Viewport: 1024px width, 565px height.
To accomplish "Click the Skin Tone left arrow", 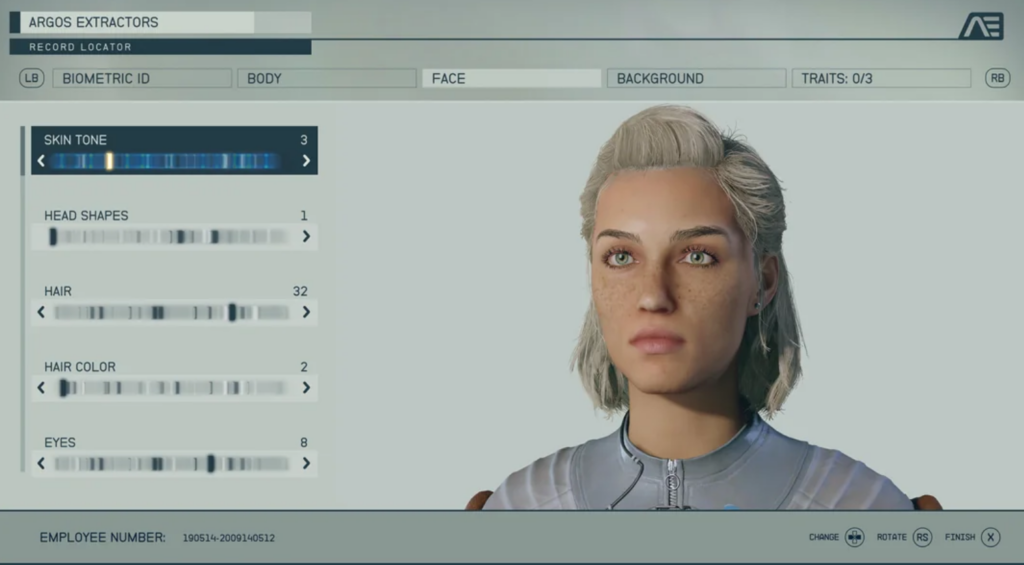I will [41, 161].
